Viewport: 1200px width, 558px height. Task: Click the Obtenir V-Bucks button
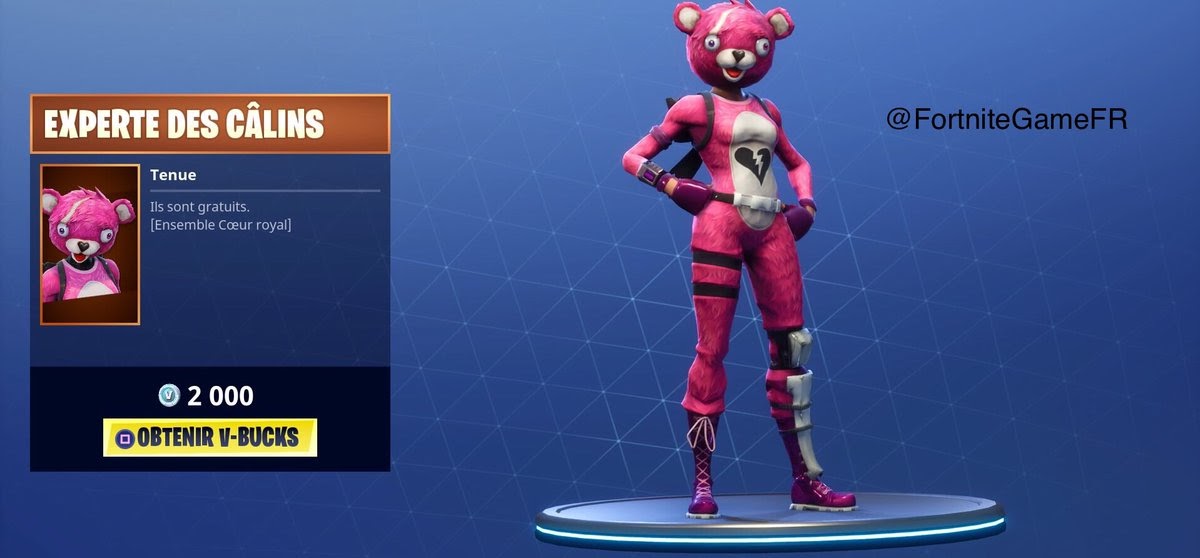[x=210, y=437]
